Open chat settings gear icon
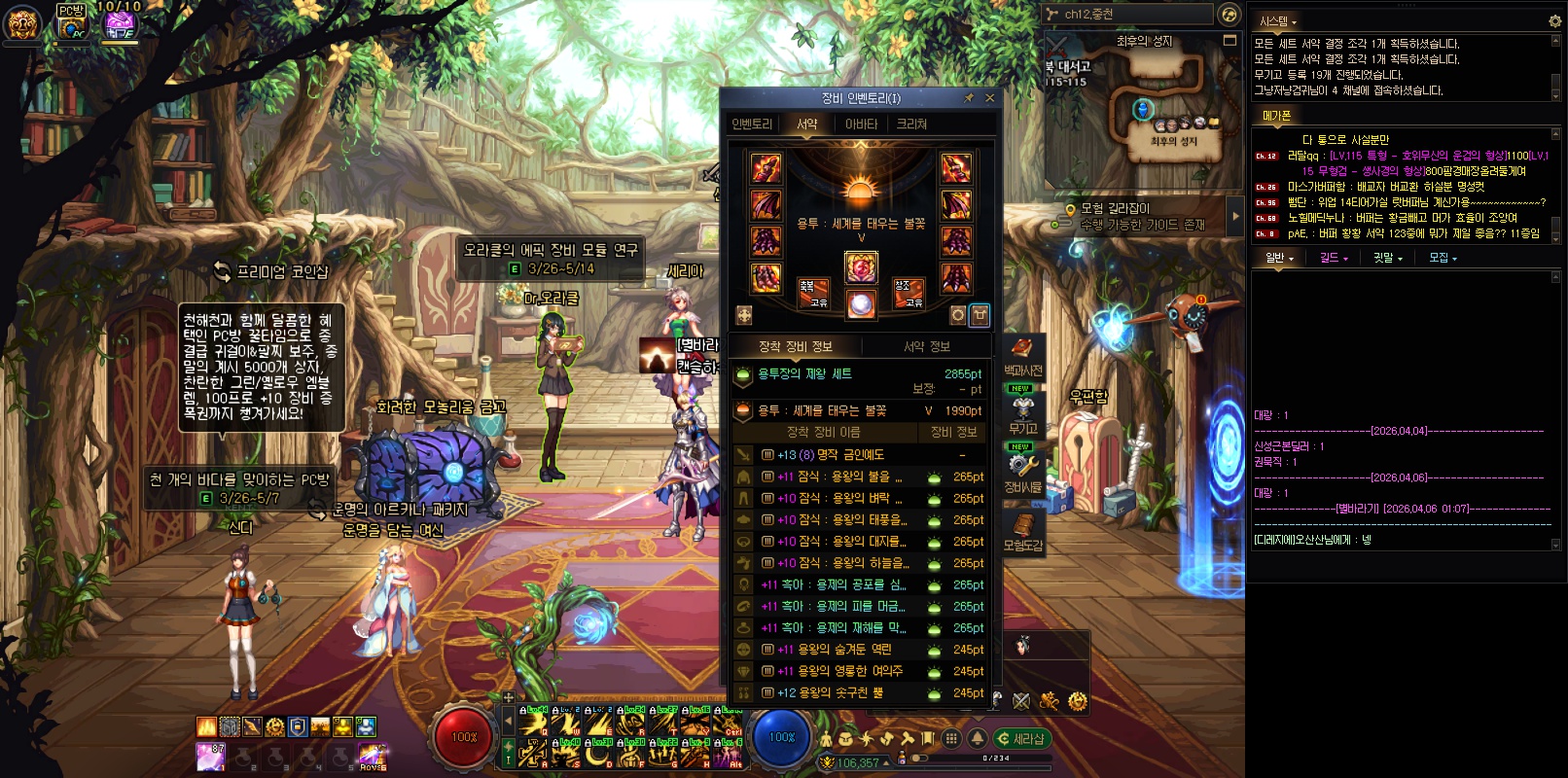The height and width of the screenshot is (778, 1568). [1554, 20]
